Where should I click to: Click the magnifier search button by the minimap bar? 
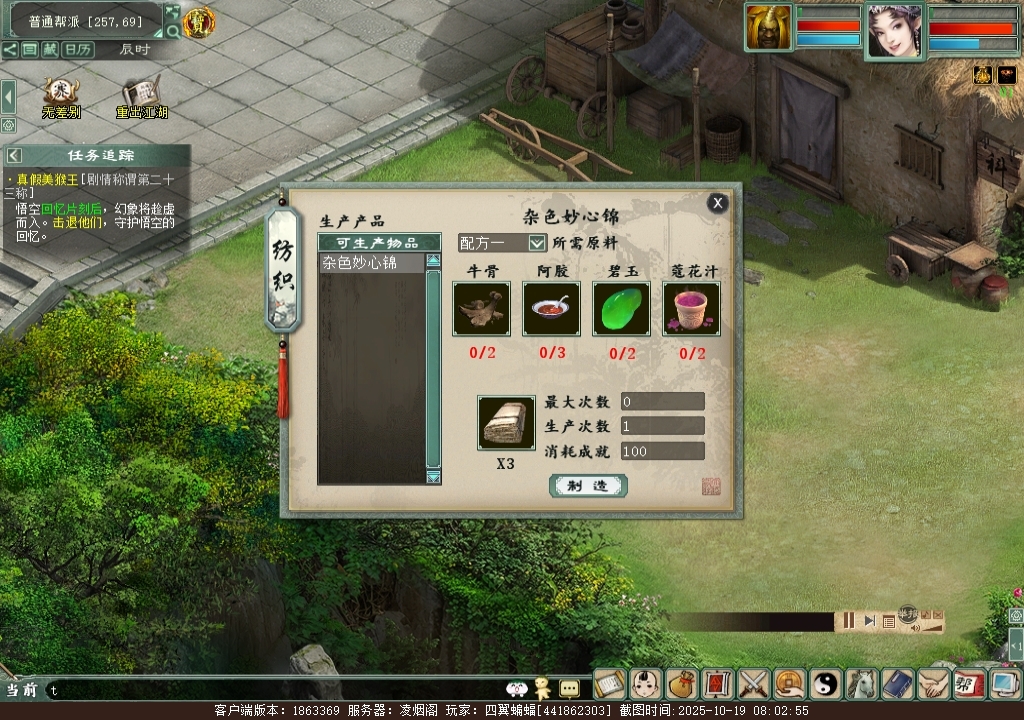point(173,31)
